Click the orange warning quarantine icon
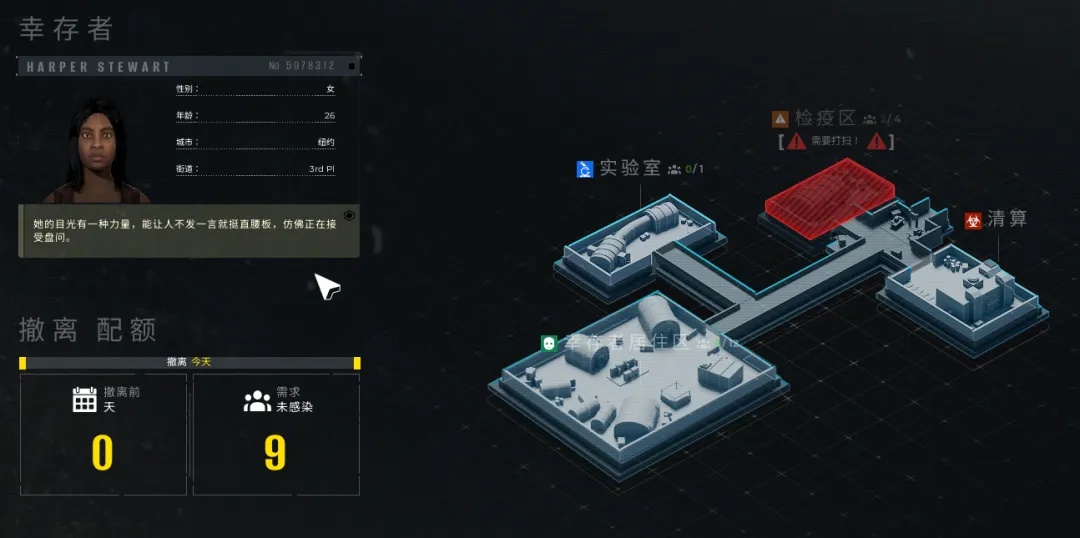Viewport: 1080px width, 538px height. pos(780,119)
